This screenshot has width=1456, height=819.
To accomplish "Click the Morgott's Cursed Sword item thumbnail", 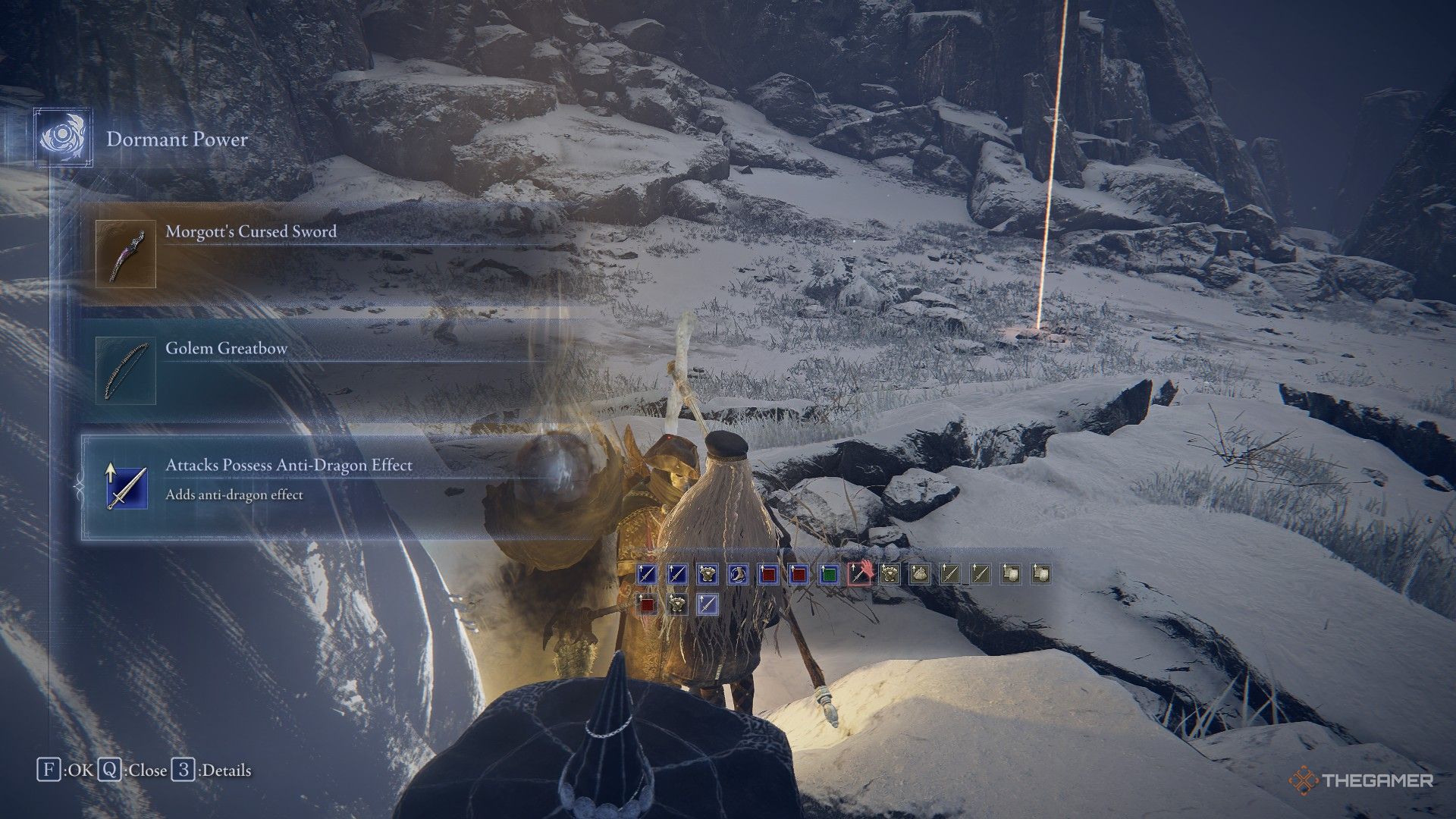I will (127, 253).
